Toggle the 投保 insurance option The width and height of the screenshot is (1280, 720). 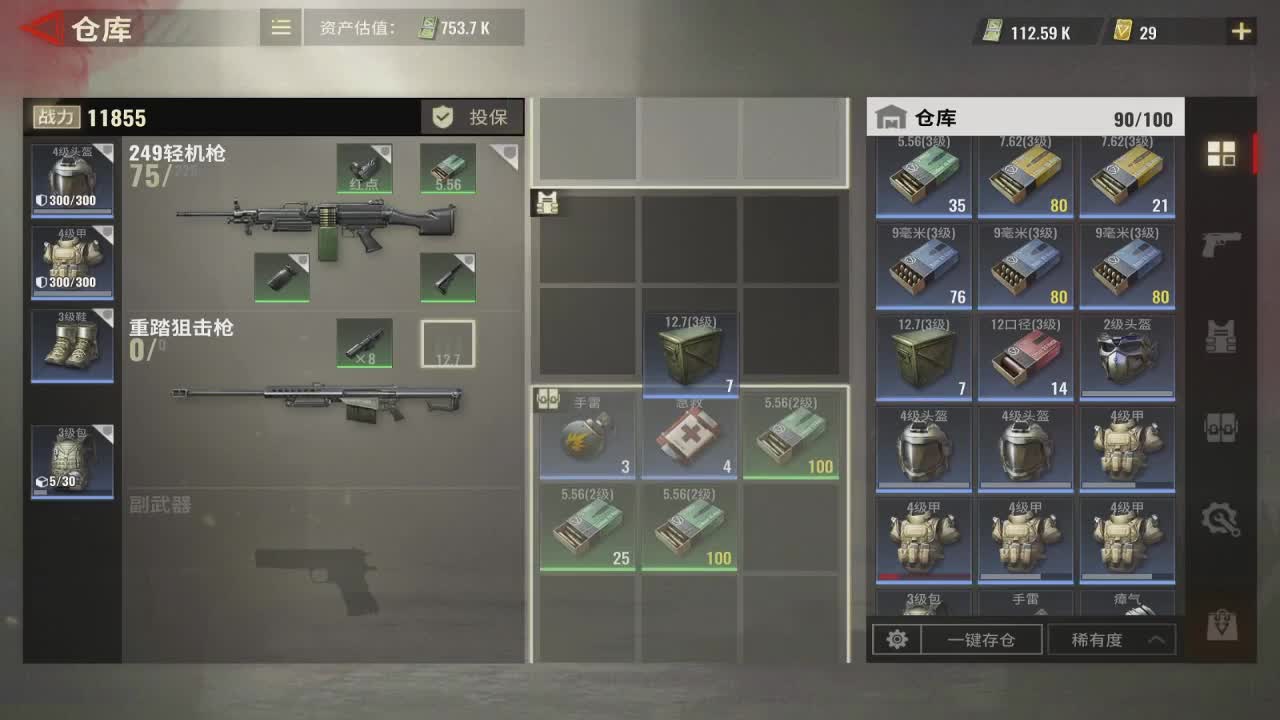[x=471, y=116]
